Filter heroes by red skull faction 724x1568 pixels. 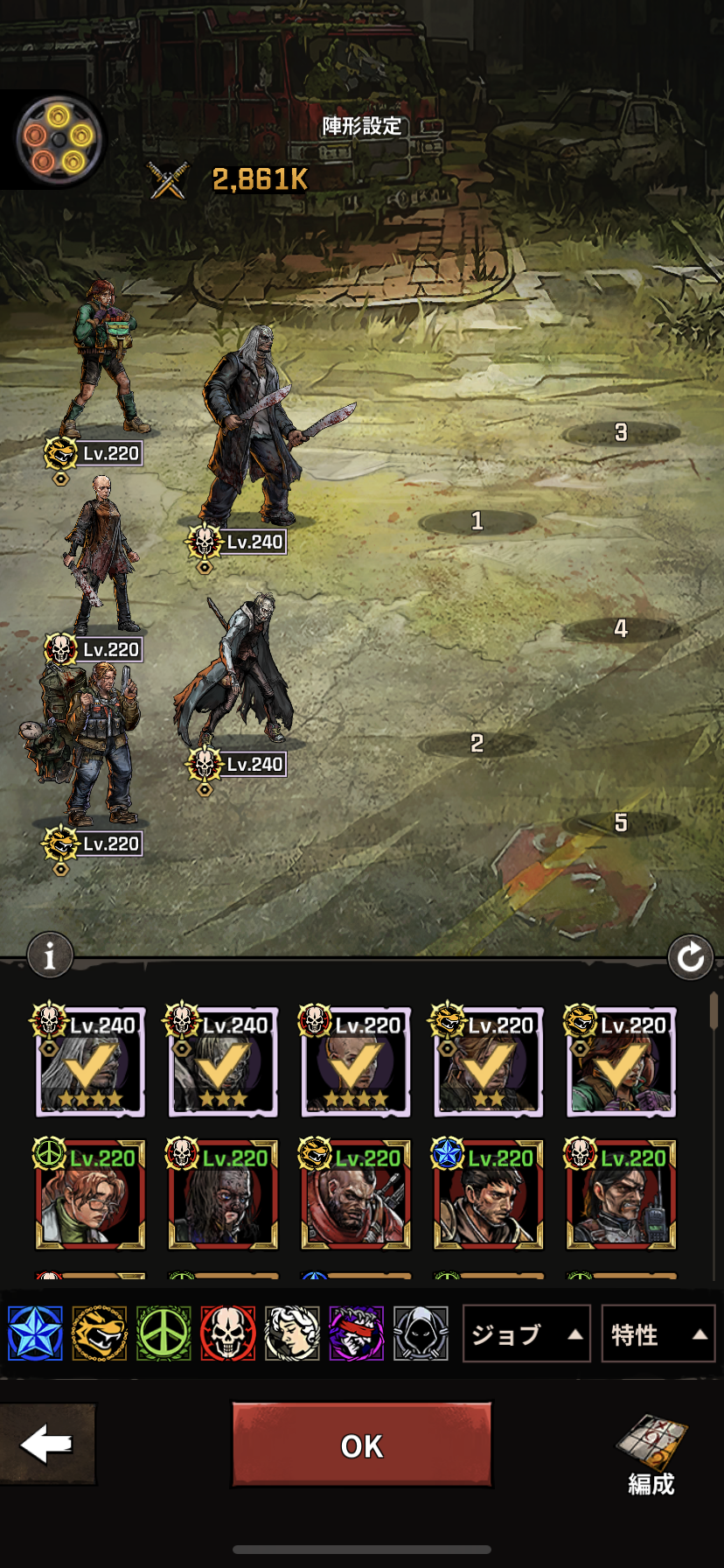pyautogui.click(x=227, y=1333)
